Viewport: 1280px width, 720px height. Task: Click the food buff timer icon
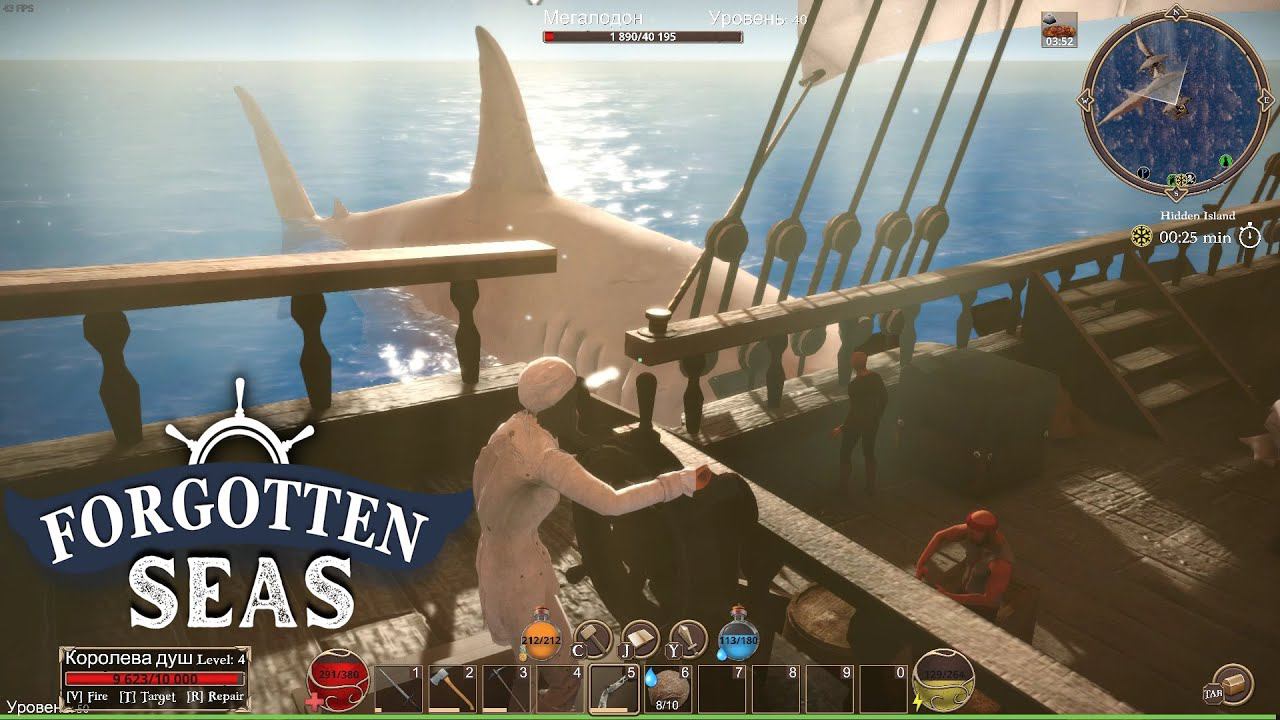1058,30
